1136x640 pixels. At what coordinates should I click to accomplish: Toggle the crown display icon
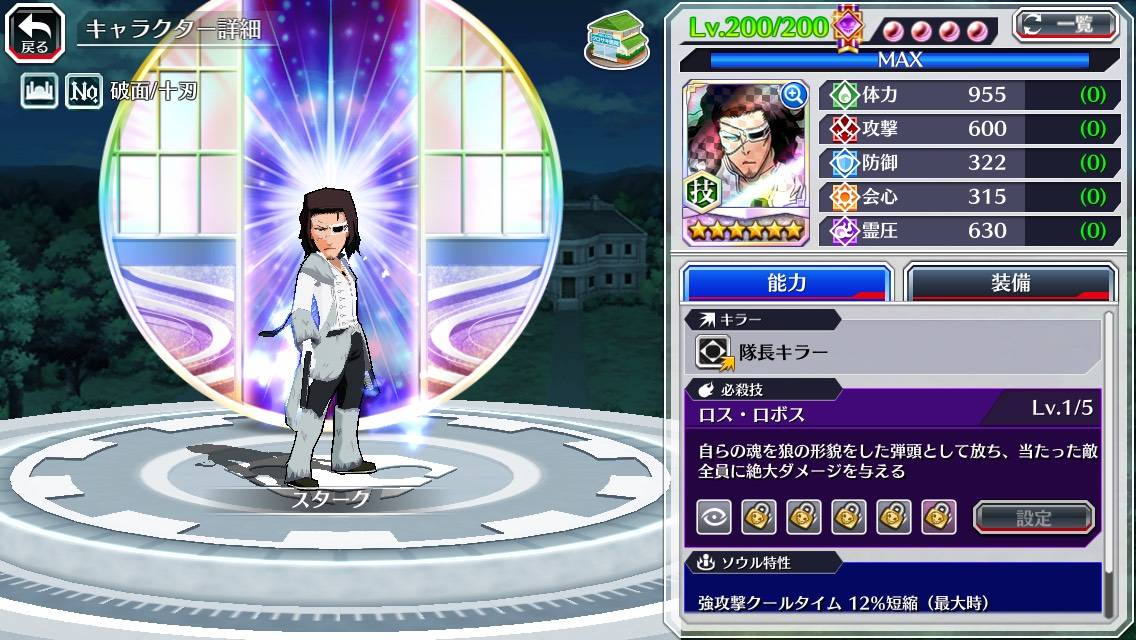point(38,93)
